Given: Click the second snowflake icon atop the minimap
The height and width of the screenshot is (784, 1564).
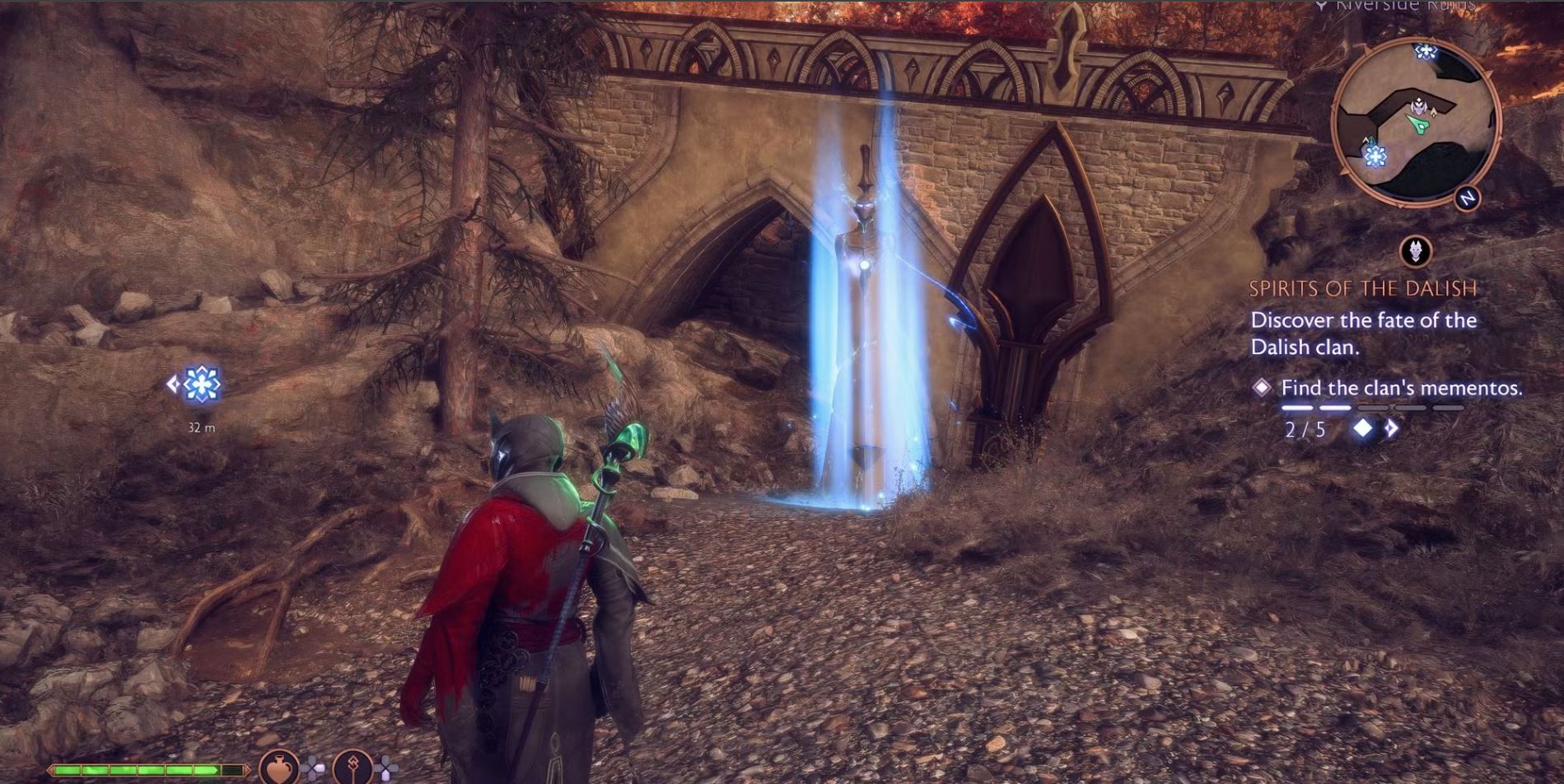Looking at the screenshot, I should tap(1427, 50).
